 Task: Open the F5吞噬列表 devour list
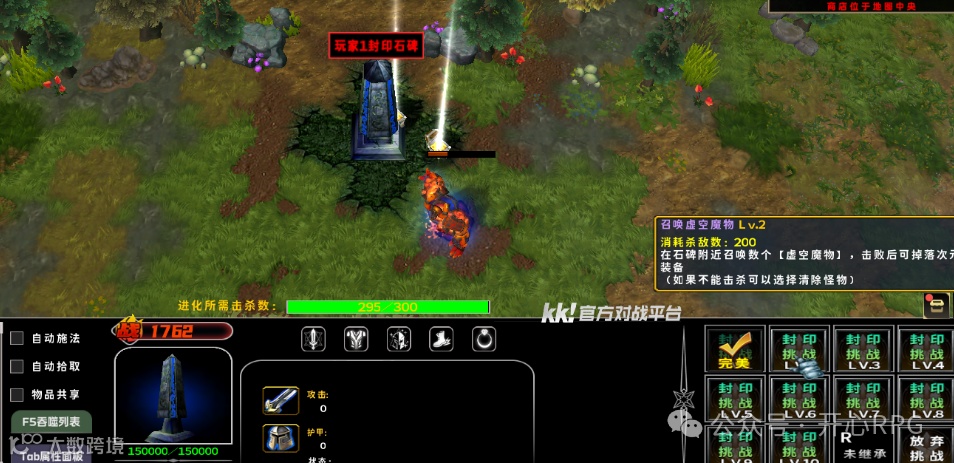click(x=51, y=423)
